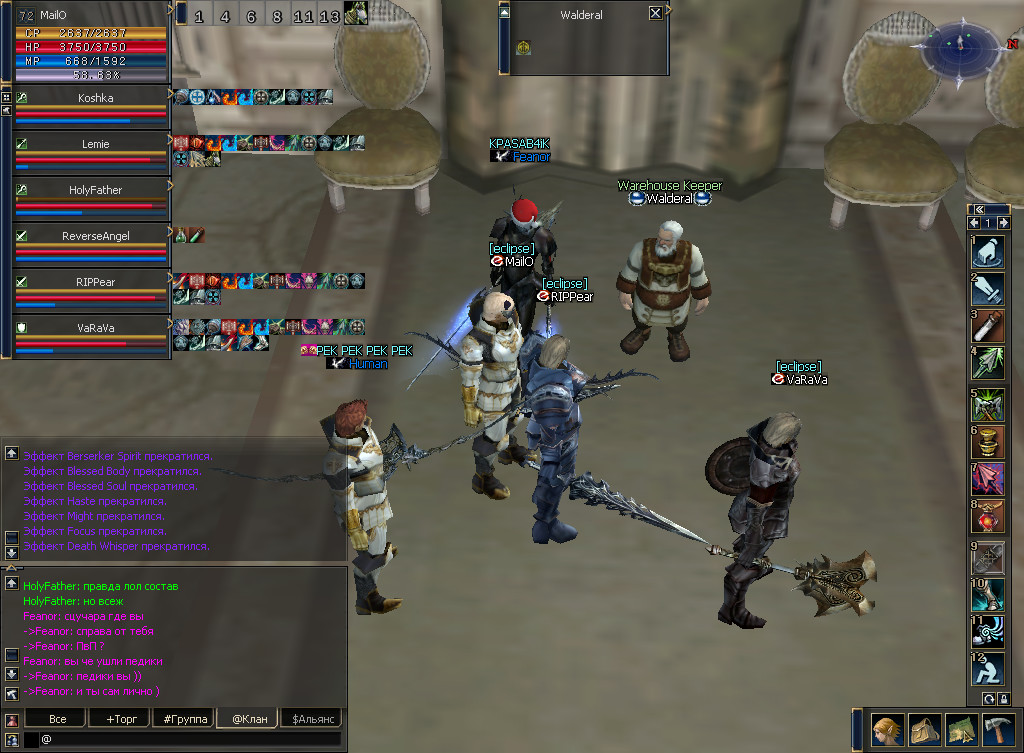This screenshot has width=1024, height=753.
Task: Pick VaRaVa in the party frame
Action: [95, 328]
